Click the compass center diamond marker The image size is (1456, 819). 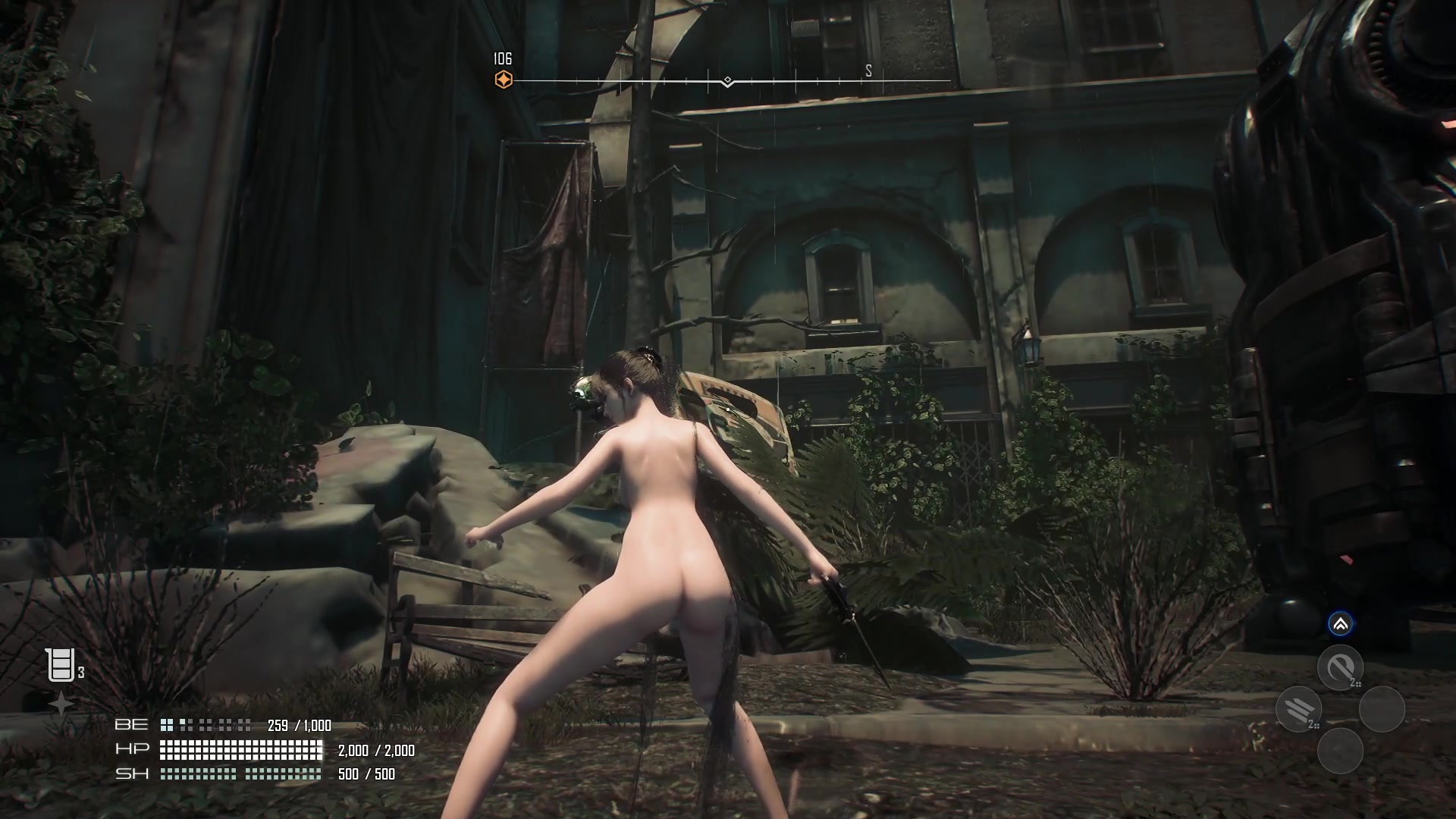pyautogui.click(x=727, y=80)
